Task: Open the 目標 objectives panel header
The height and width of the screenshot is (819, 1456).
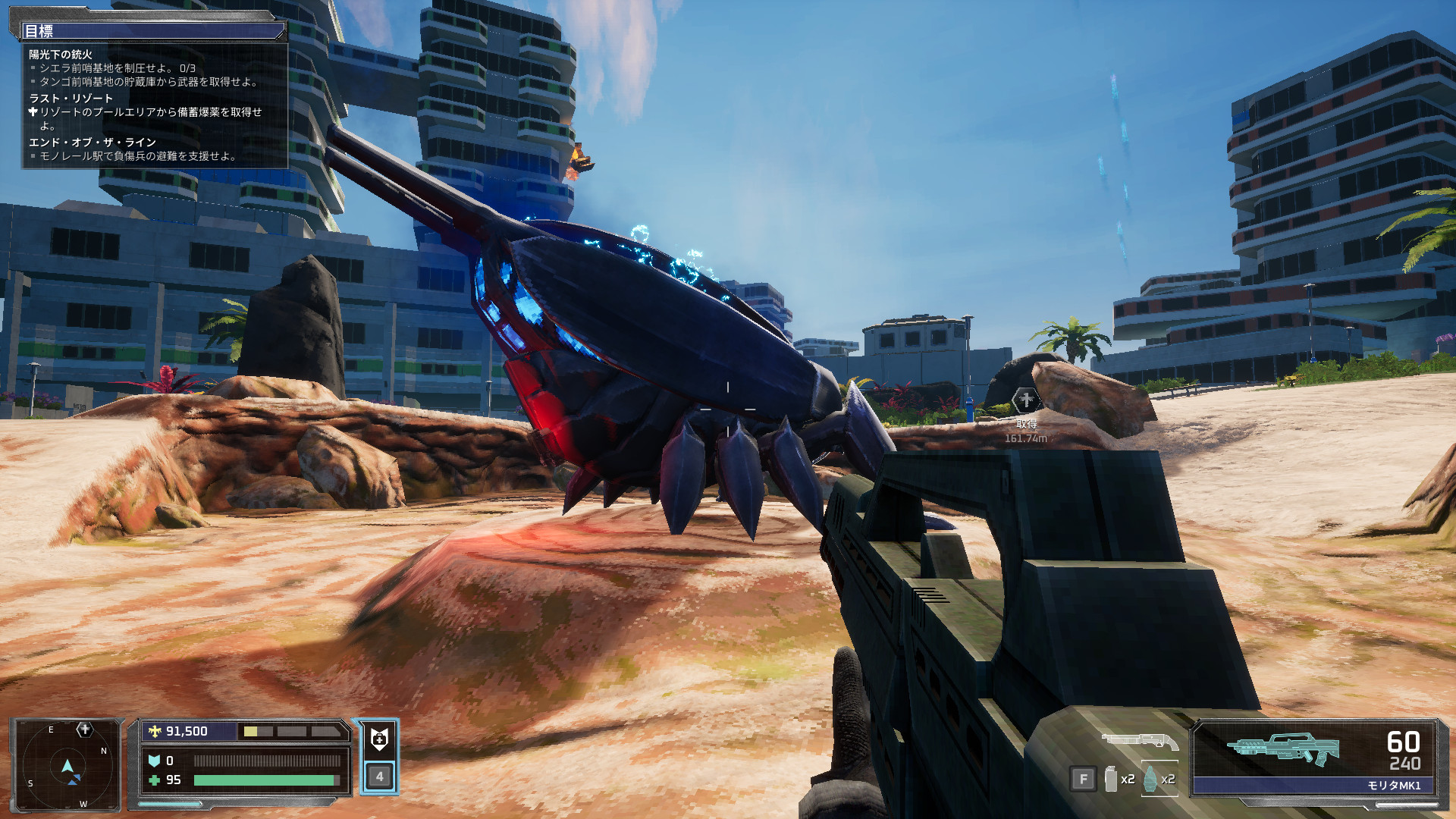Action: pyautogui.click(x=152, y=31)
